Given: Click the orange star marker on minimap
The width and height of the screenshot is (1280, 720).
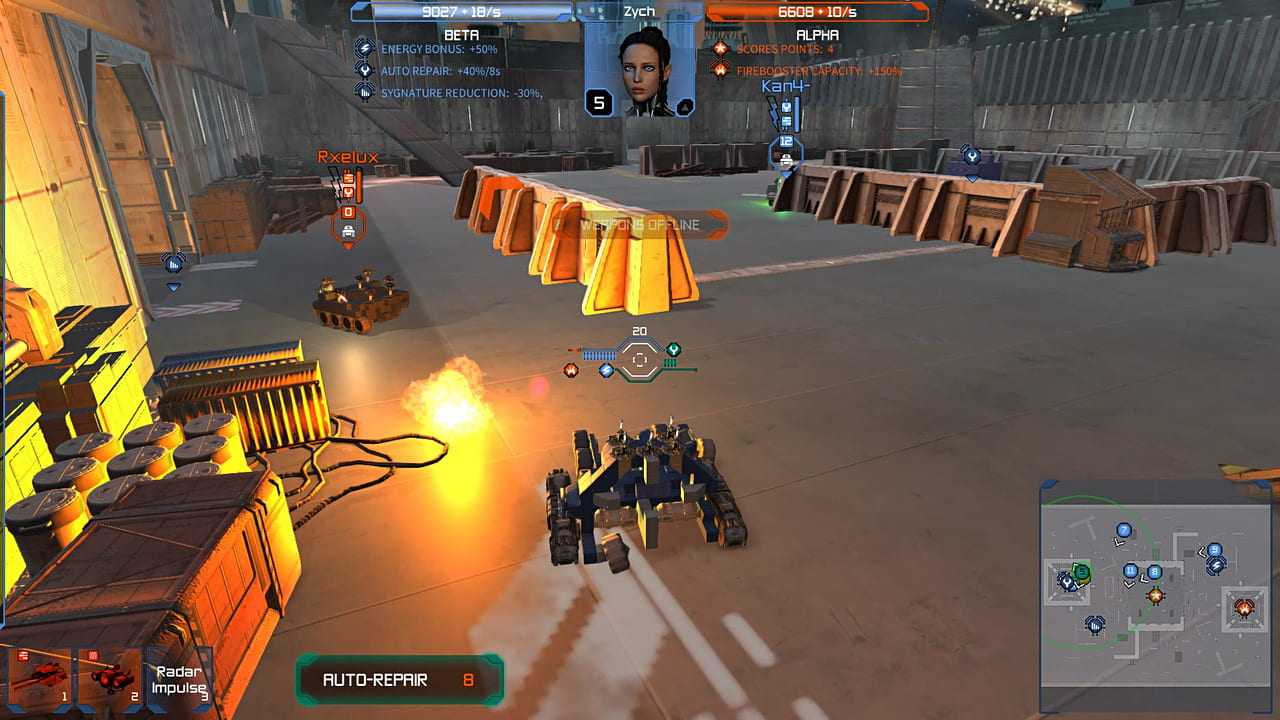Looking at the screenshot, I should [x=1156, y=595].
